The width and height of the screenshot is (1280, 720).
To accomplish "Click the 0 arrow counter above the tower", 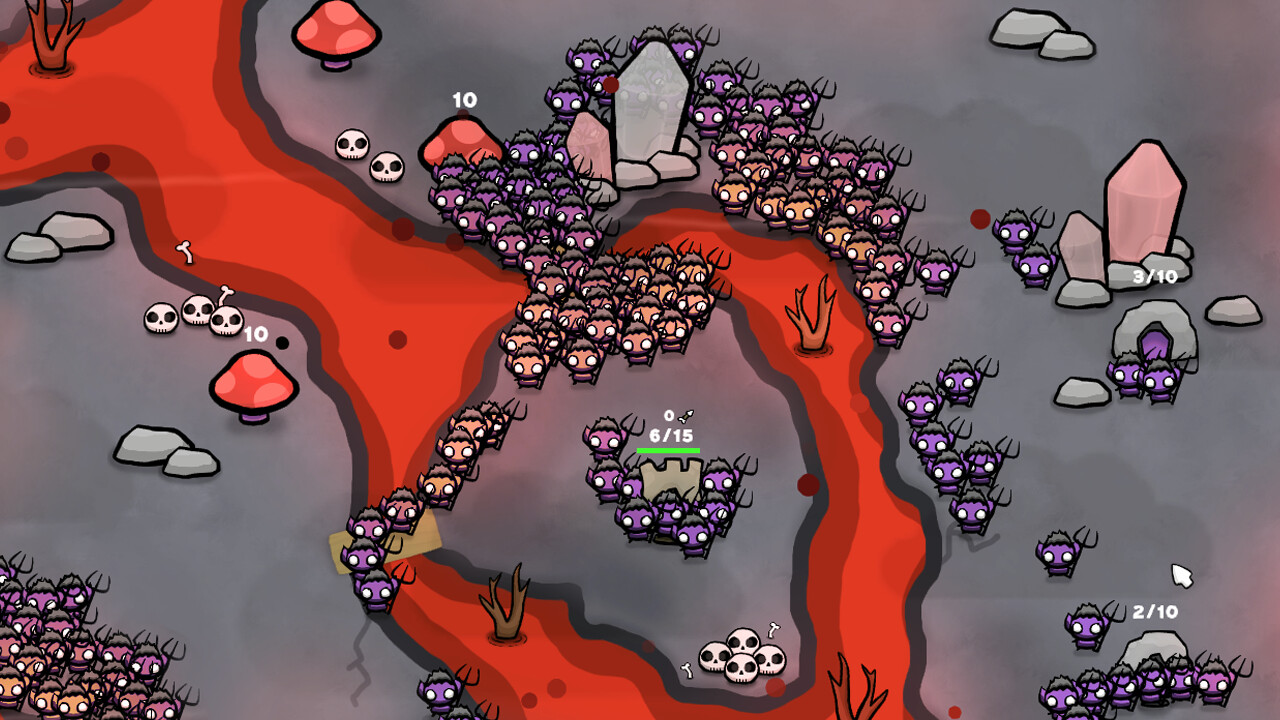I will 669,414.
